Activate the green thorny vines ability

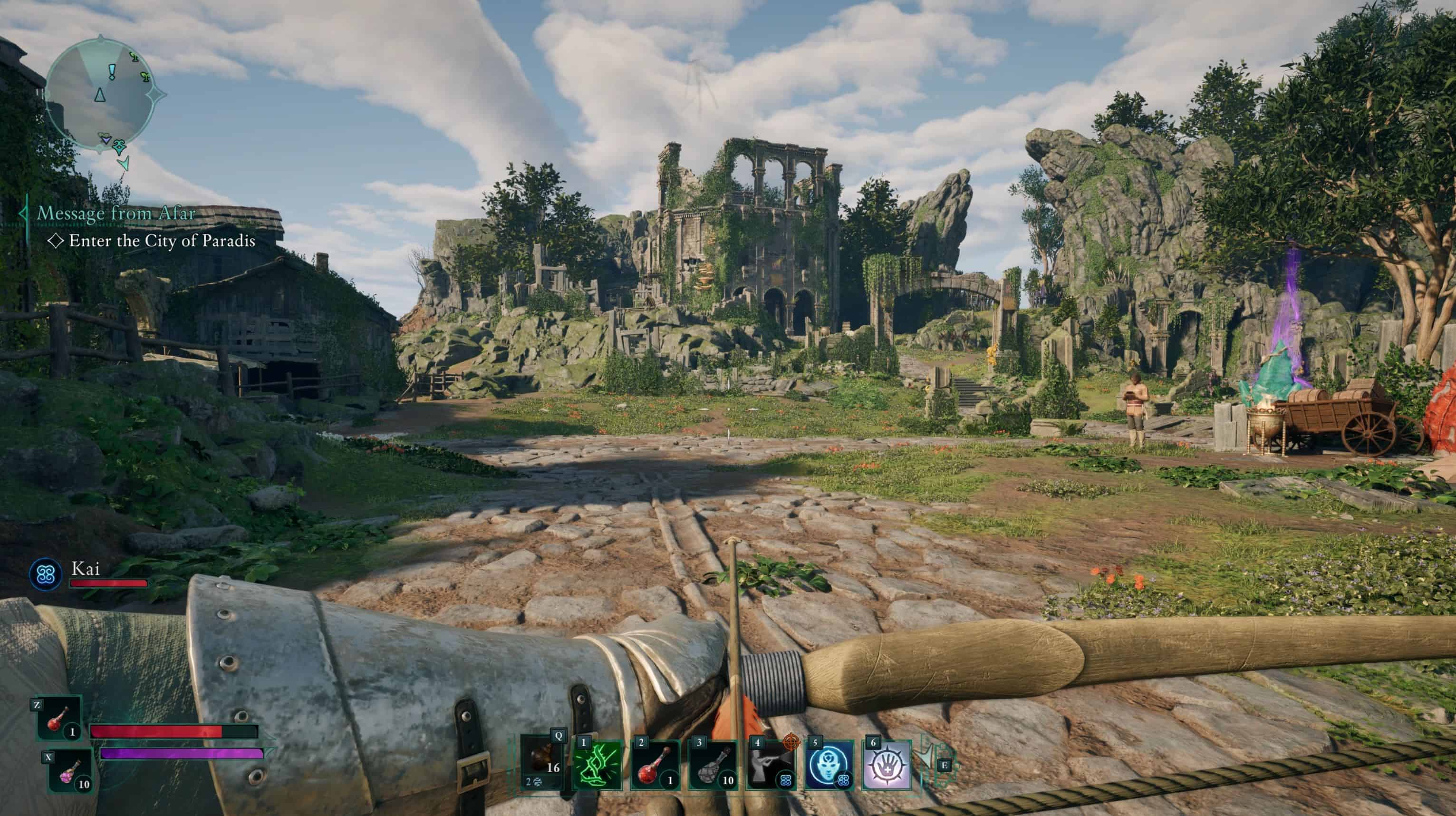[x=598, y=766]
